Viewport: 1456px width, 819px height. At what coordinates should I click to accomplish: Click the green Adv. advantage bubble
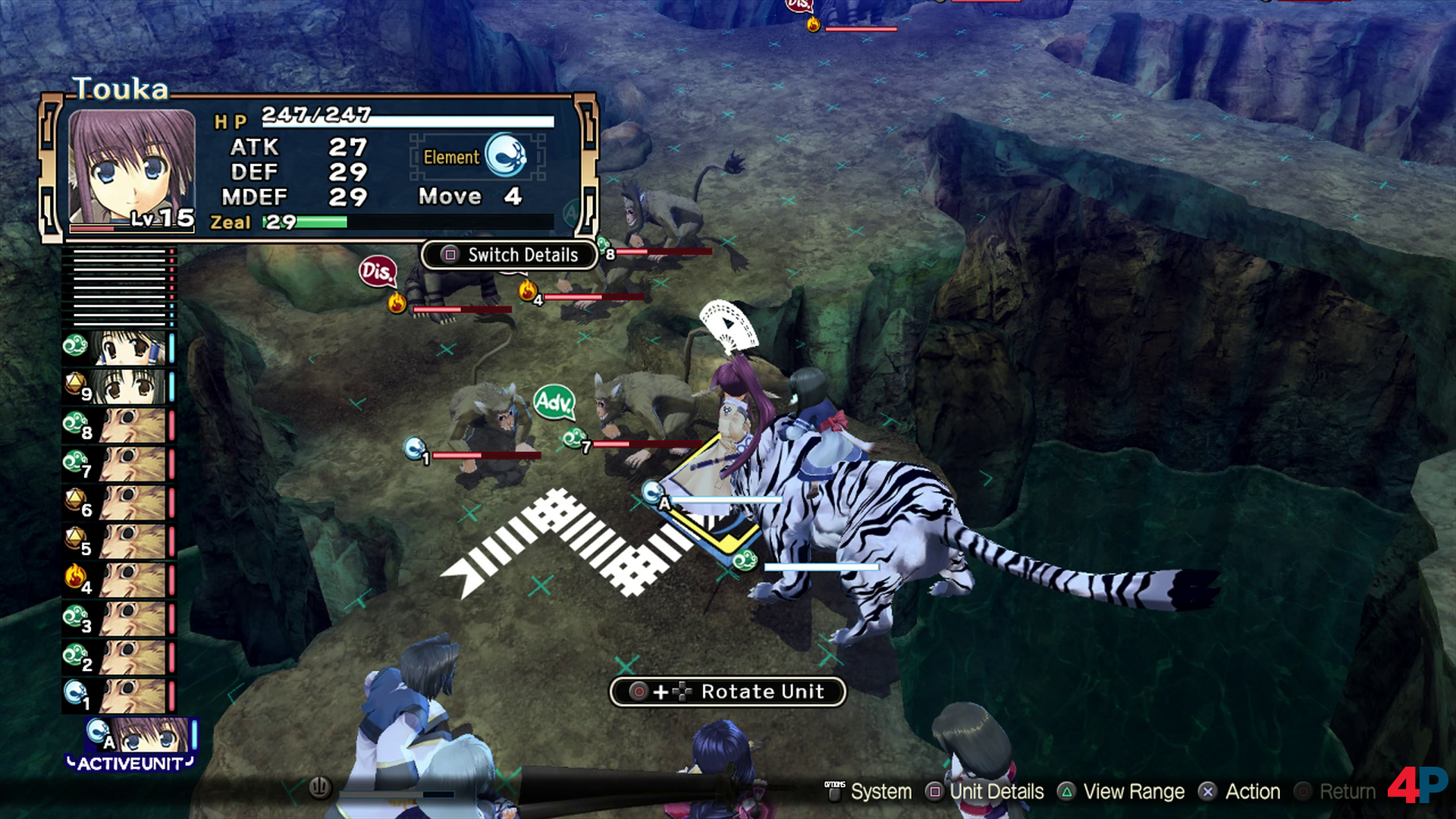click(554, 401)
